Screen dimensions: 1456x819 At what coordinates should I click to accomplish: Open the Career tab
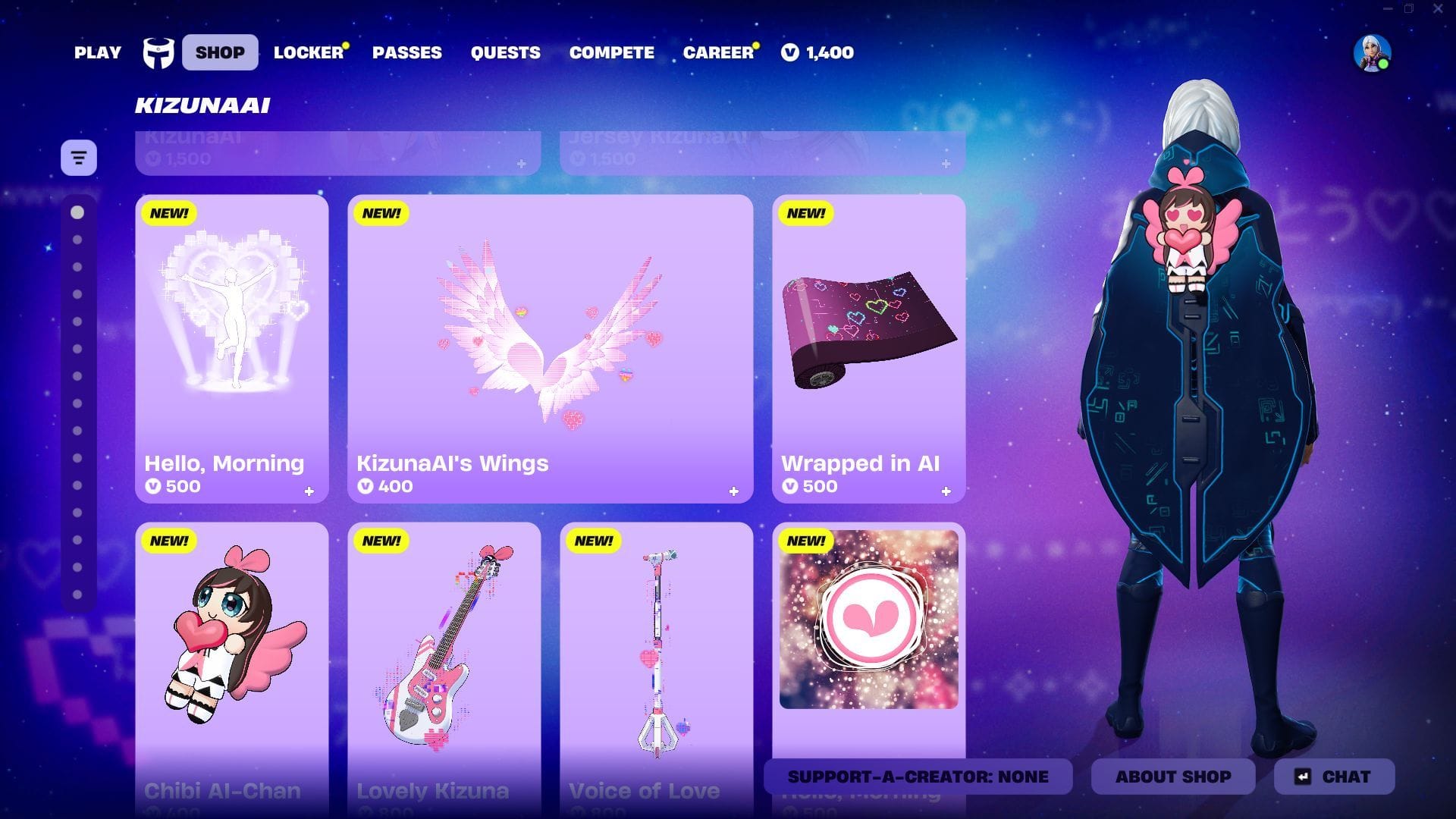[717, 52]
